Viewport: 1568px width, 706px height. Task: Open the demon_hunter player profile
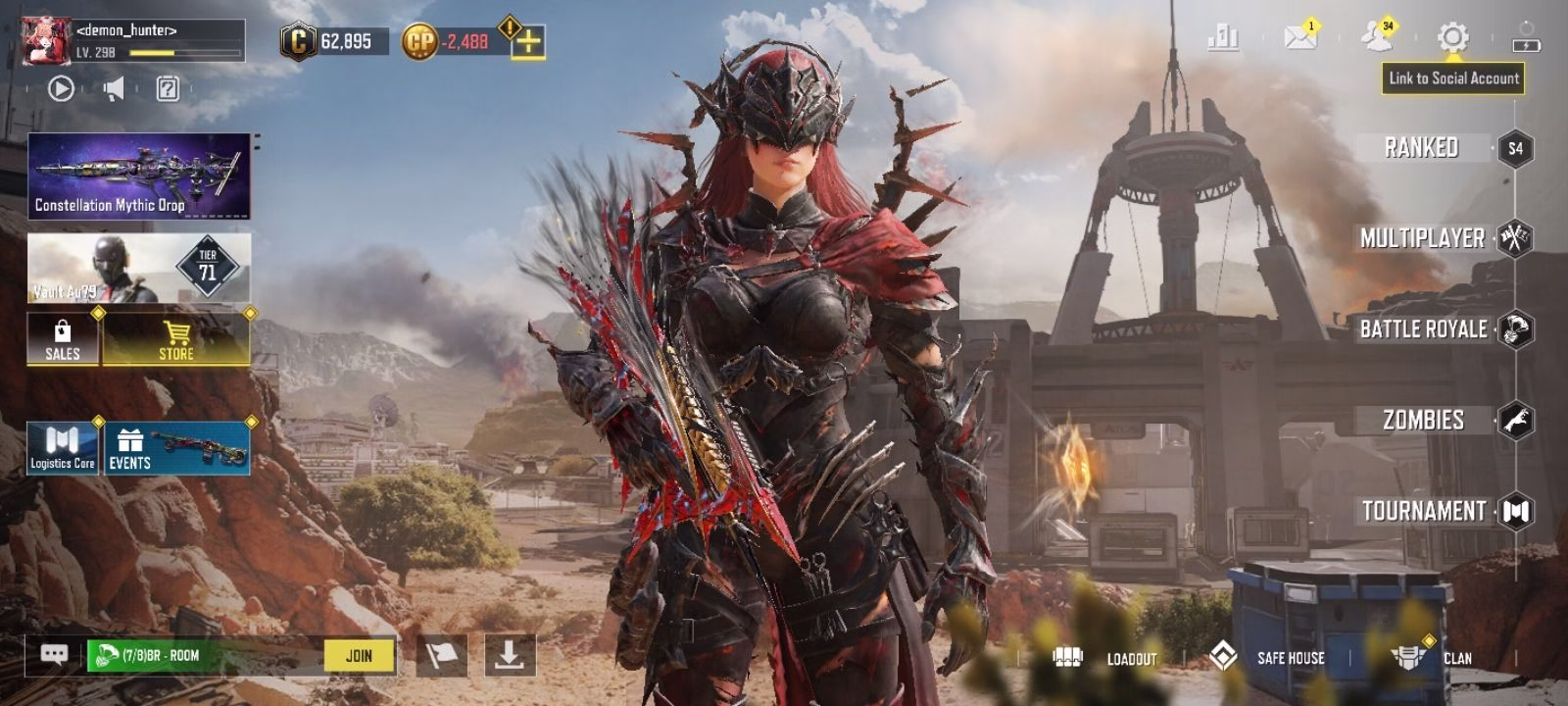coord(47,41)
